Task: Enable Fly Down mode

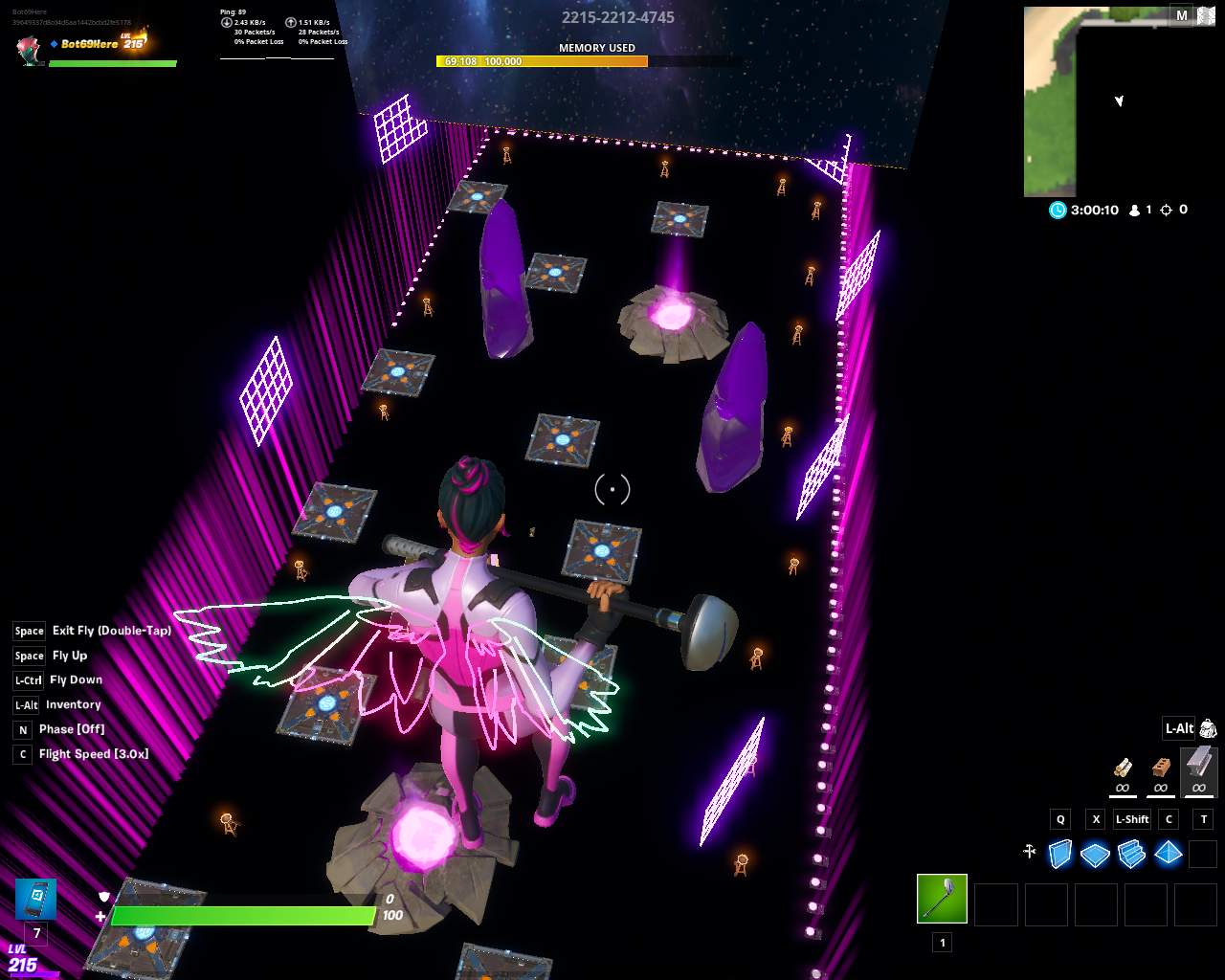Action: coord(76,679)
